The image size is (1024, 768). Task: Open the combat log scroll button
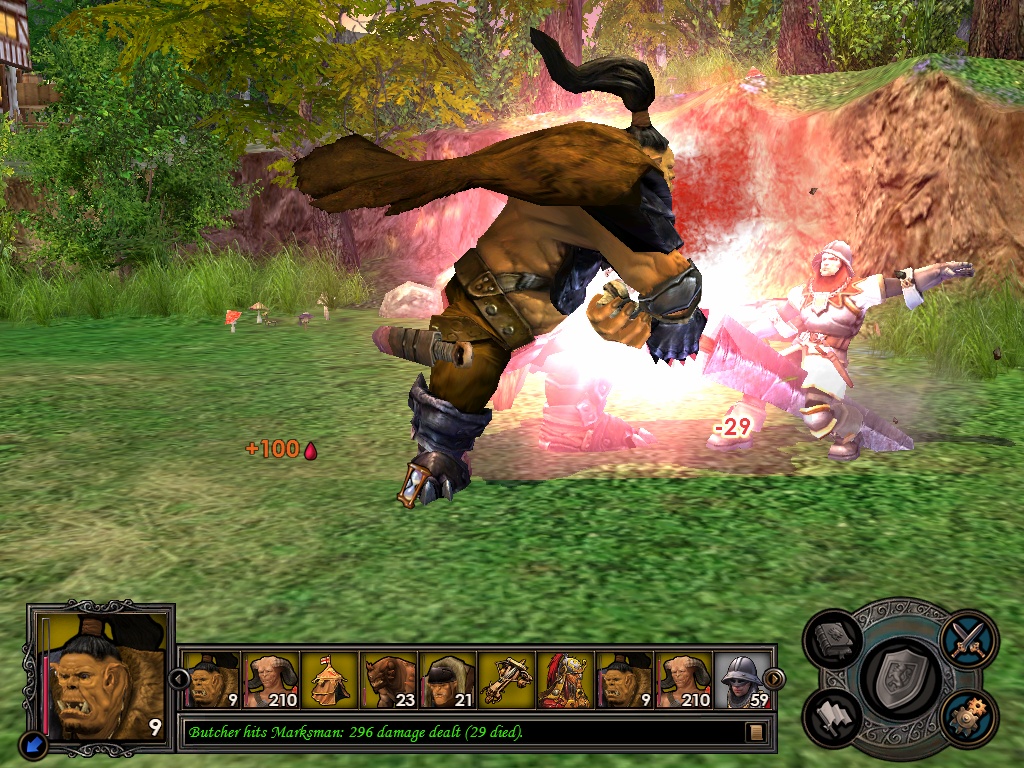pyautogui.click(x=756, y=732)
